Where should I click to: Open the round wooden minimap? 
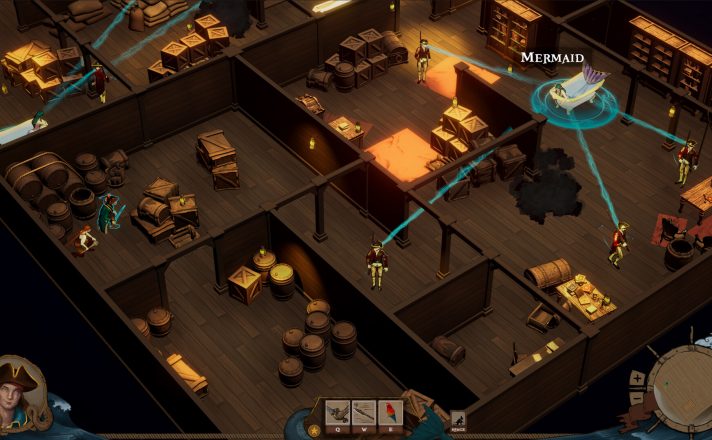680,388
